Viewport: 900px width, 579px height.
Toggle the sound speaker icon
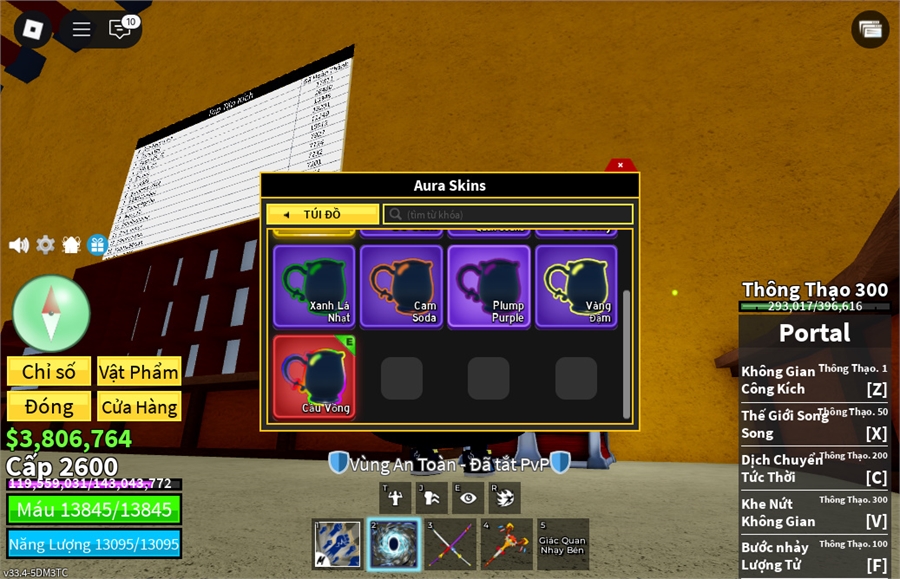pos(19,245)
